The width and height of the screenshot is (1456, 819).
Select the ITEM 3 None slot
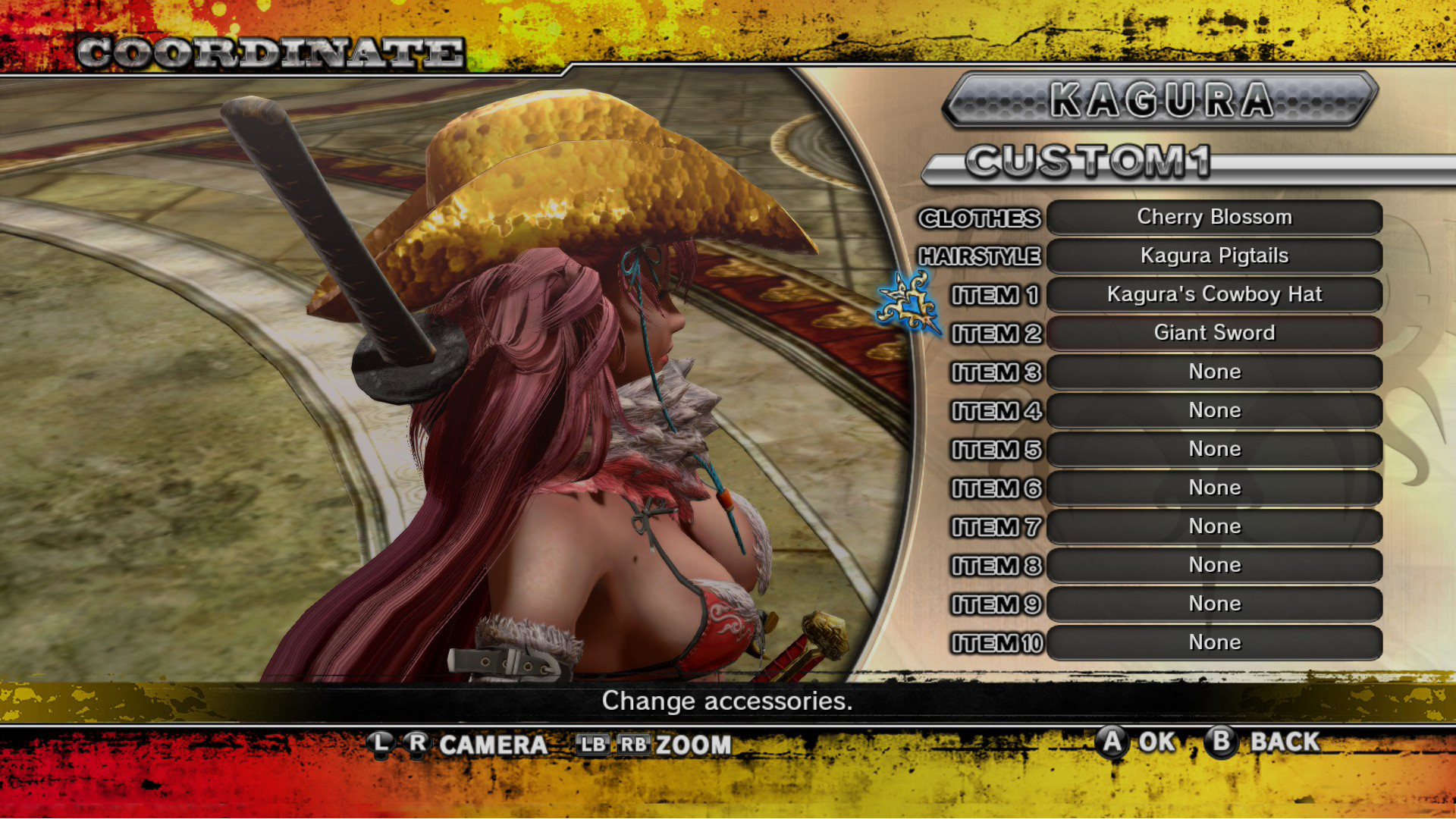click(x=1214, y=372)
